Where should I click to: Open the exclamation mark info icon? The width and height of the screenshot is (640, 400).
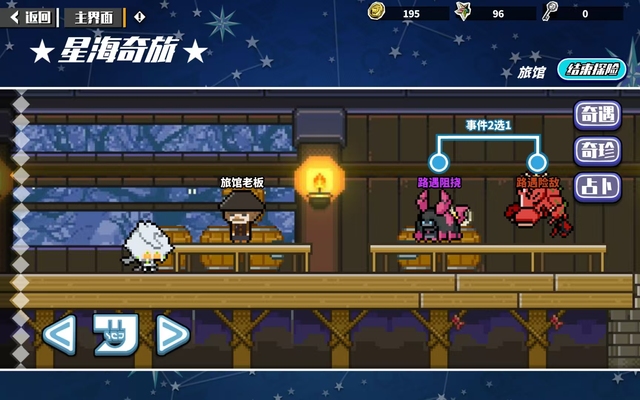click(139, 17)
